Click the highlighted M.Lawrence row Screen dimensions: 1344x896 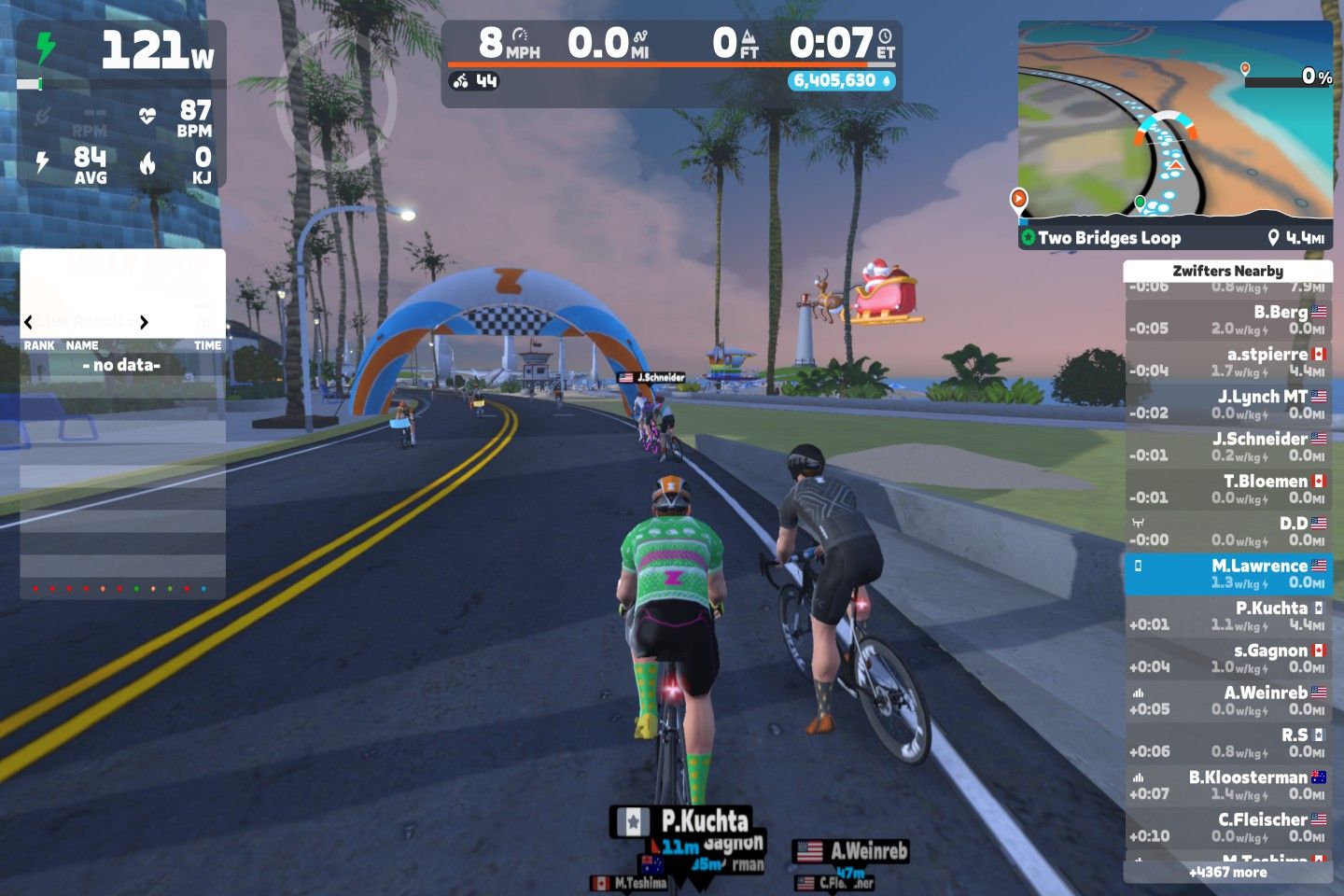click(1227, 574)
